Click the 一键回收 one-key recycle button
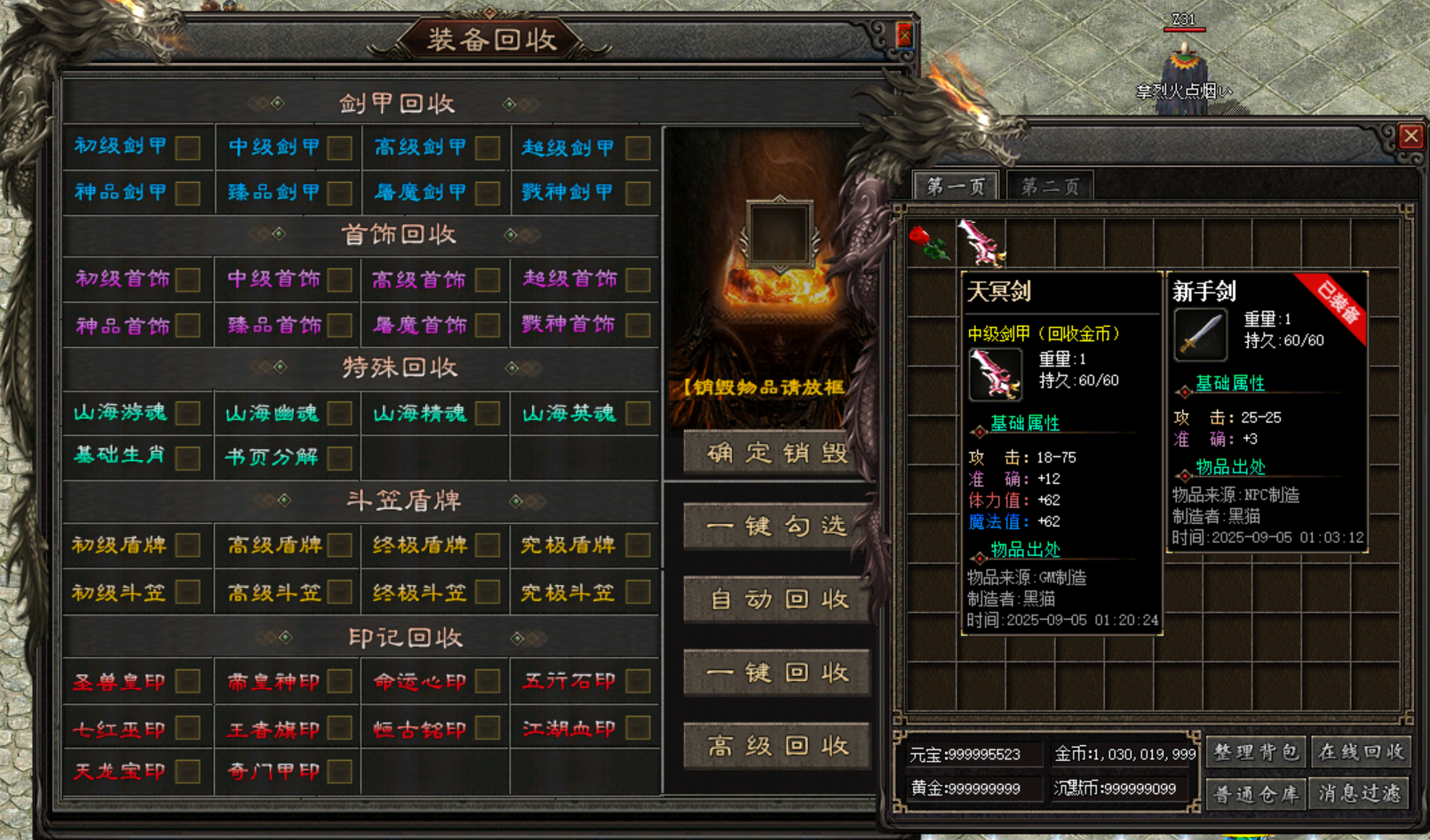Image resolution: width=1430 pixels, height=840 pixels. pyautogui.click(x=776, y=673)
